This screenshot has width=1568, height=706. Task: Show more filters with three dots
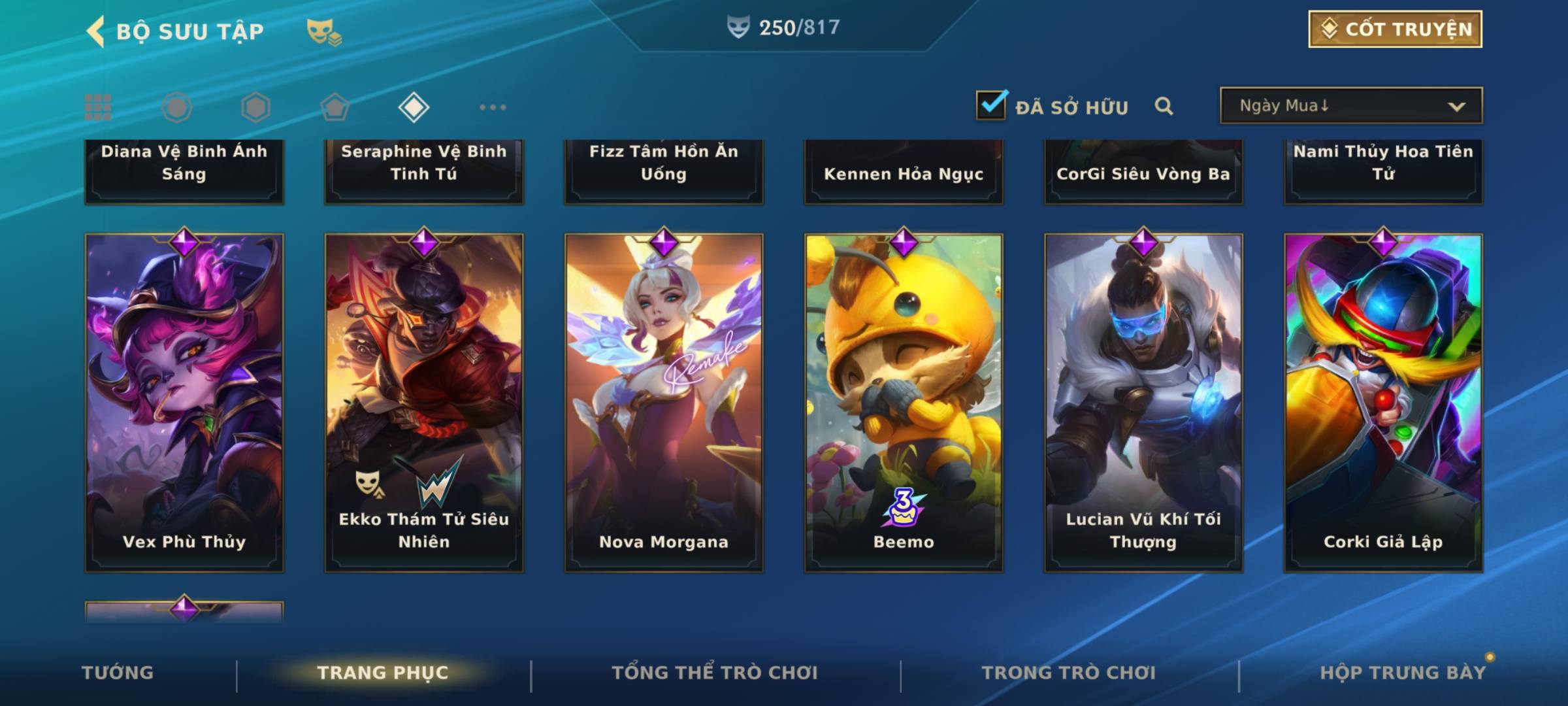click(493, 107)
